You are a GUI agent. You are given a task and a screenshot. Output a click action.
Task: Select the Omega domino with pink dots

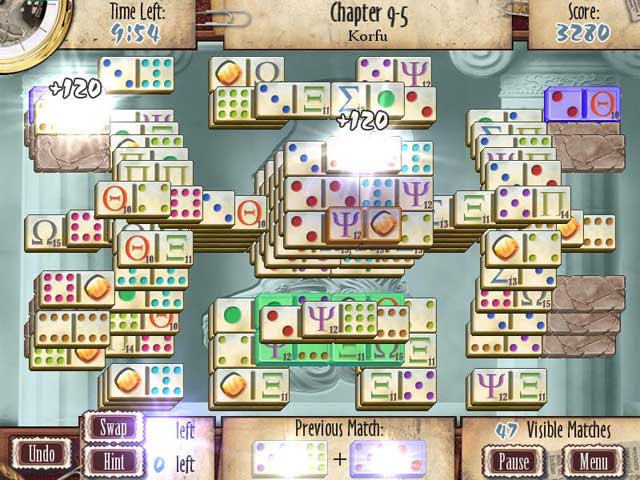coord(65,229)
